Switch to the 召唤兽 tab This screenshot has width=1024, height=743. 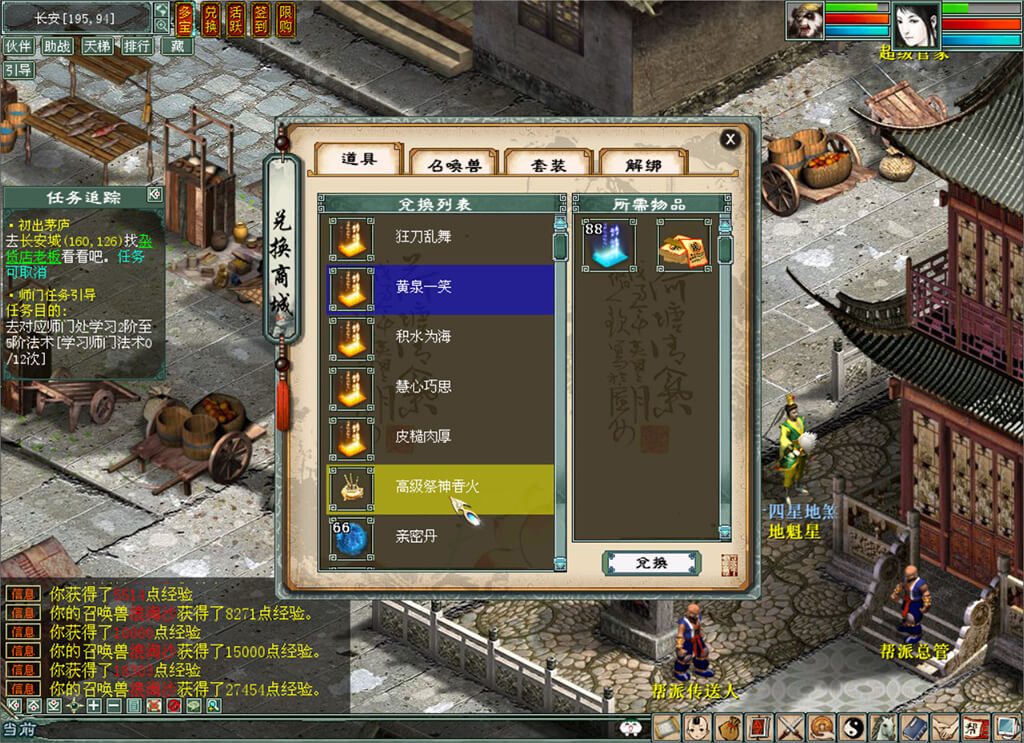pos(454,163)
